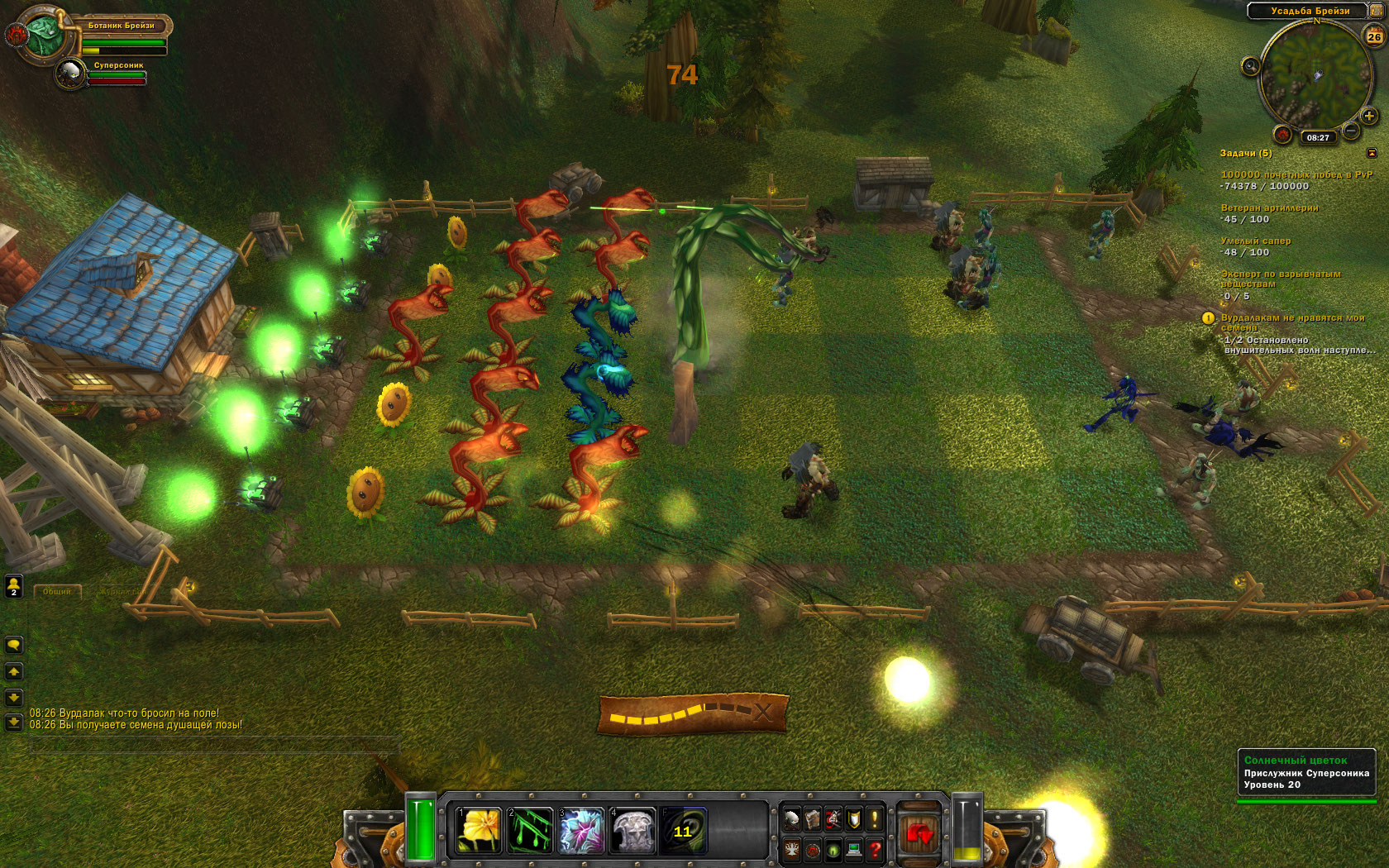Activate the blue lightning flower ability
Viewport: 1389px width, 868px height.
581,831
